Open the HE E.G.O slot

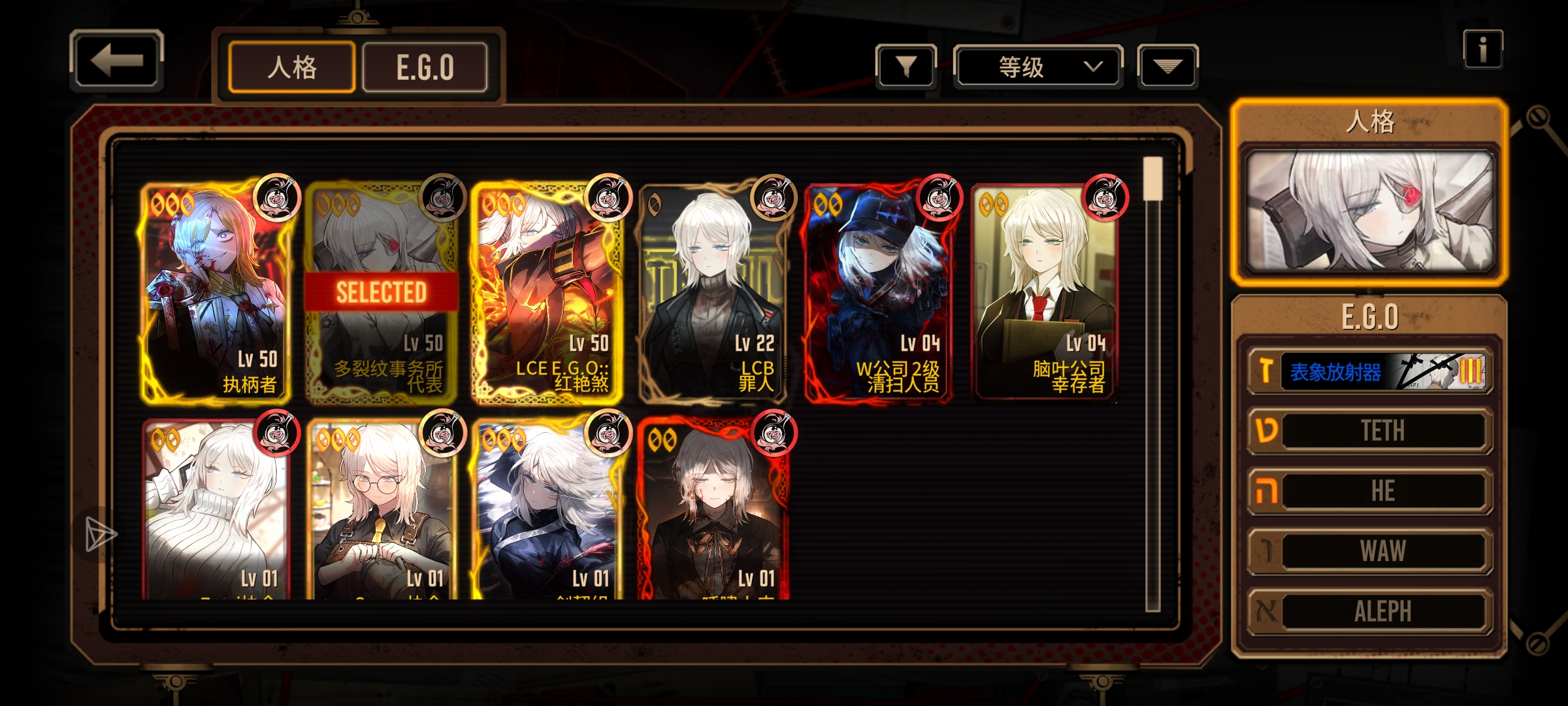[1370, 491]
